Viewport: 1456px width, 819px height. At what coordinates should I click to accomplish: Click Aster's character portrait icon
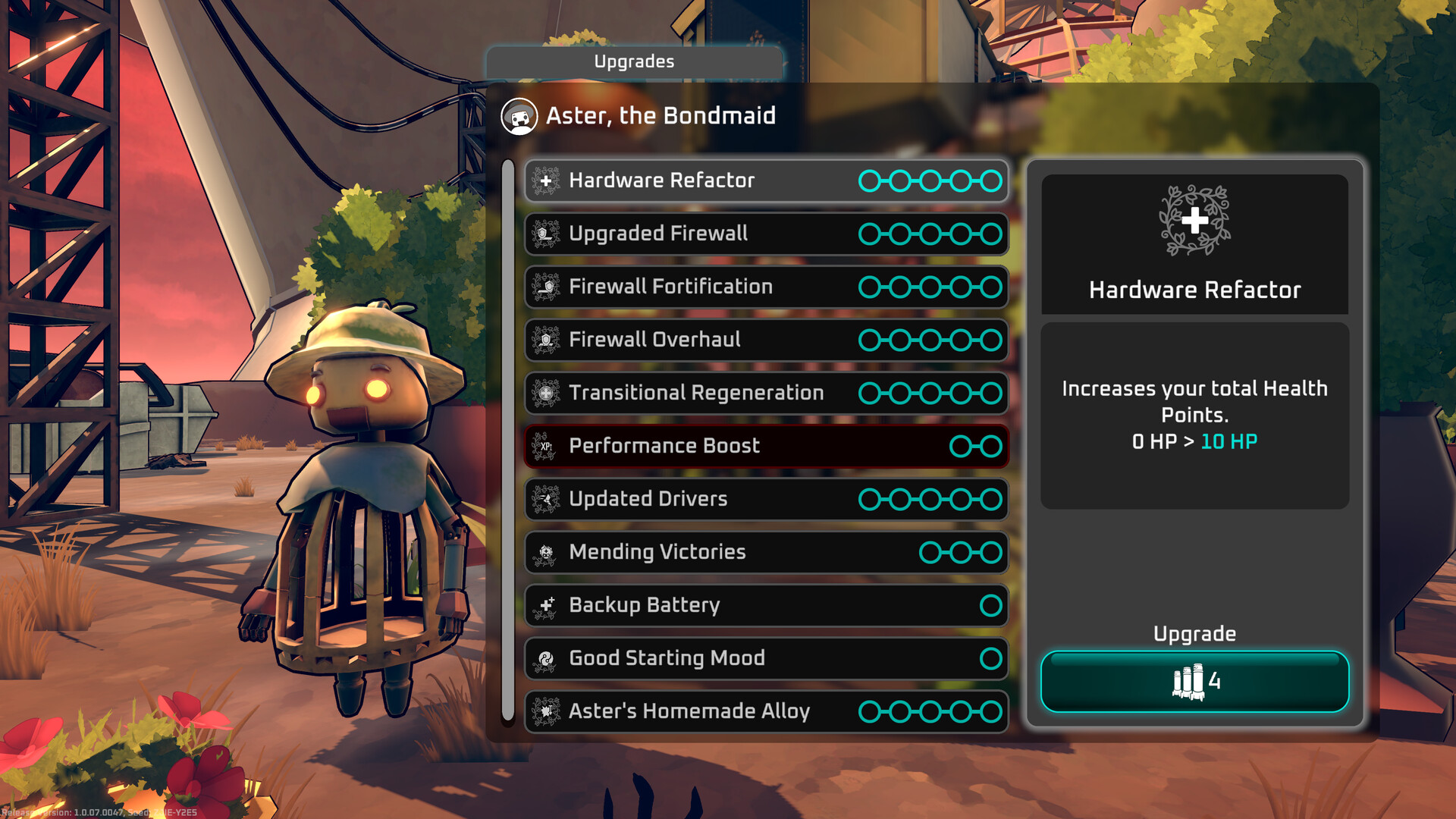(x=519, y=117)
